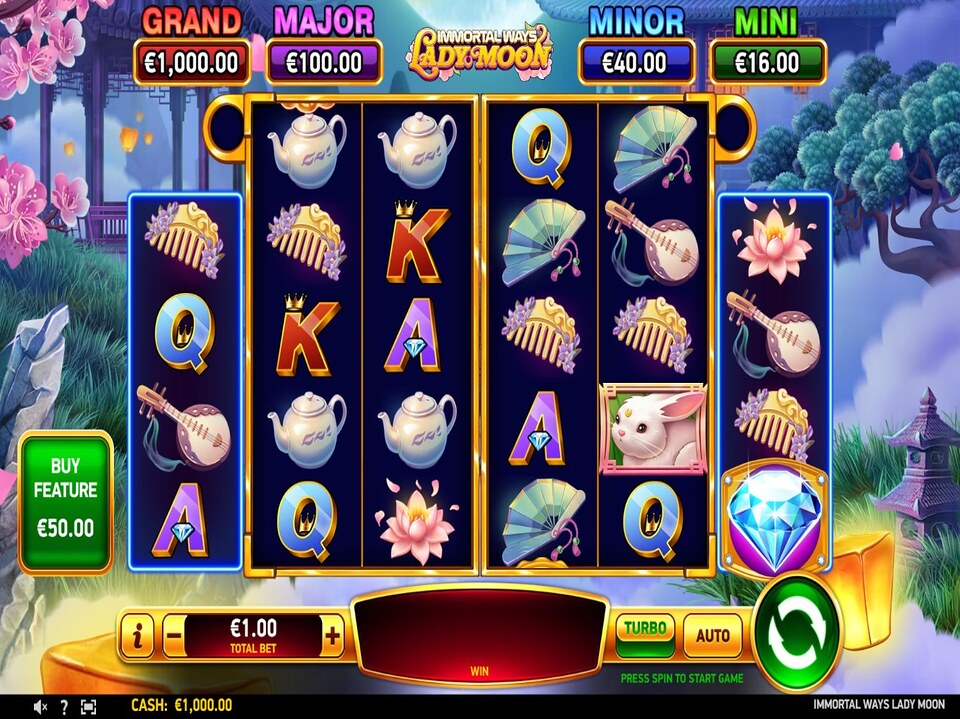Increase total bet with the plus button
The width and height of the screenshot is (960, 719).
[333, 634]
